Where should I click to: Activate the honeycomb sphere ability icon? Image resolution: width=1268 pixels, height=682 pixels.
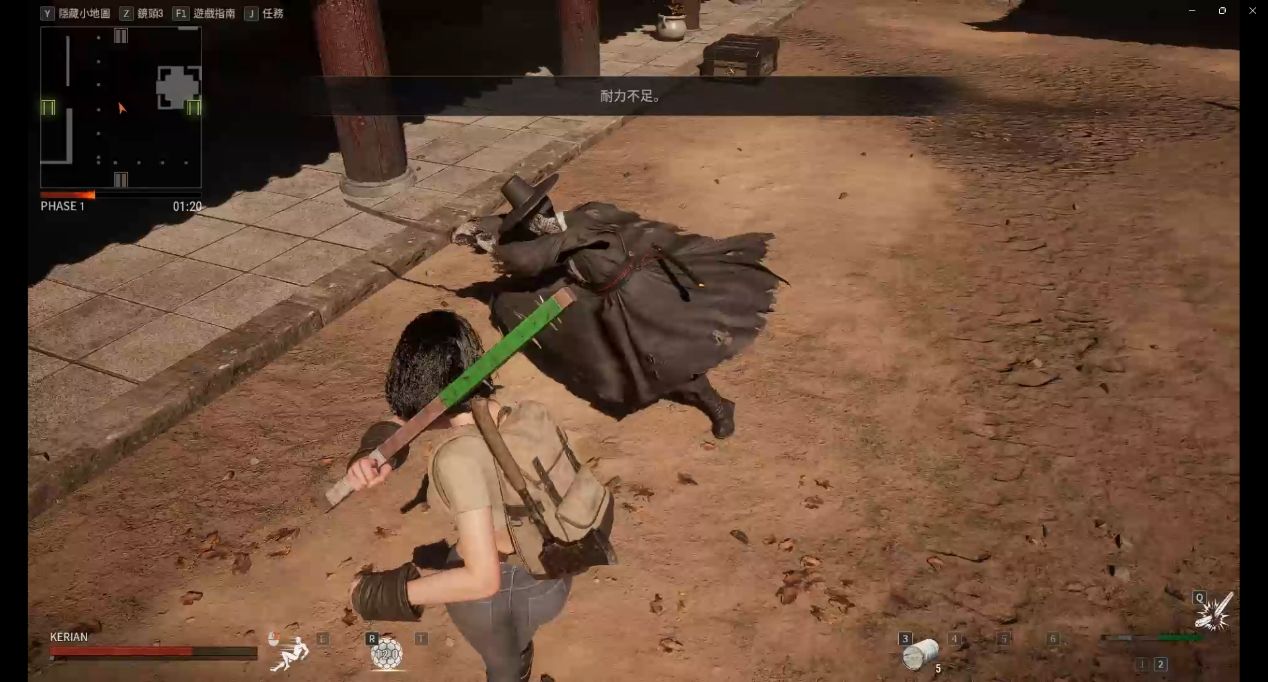[x=386, y=654]
